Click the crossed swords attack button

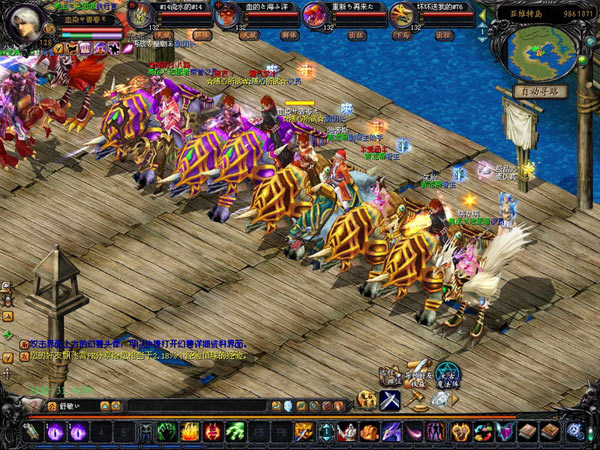[x=391, y=399]
